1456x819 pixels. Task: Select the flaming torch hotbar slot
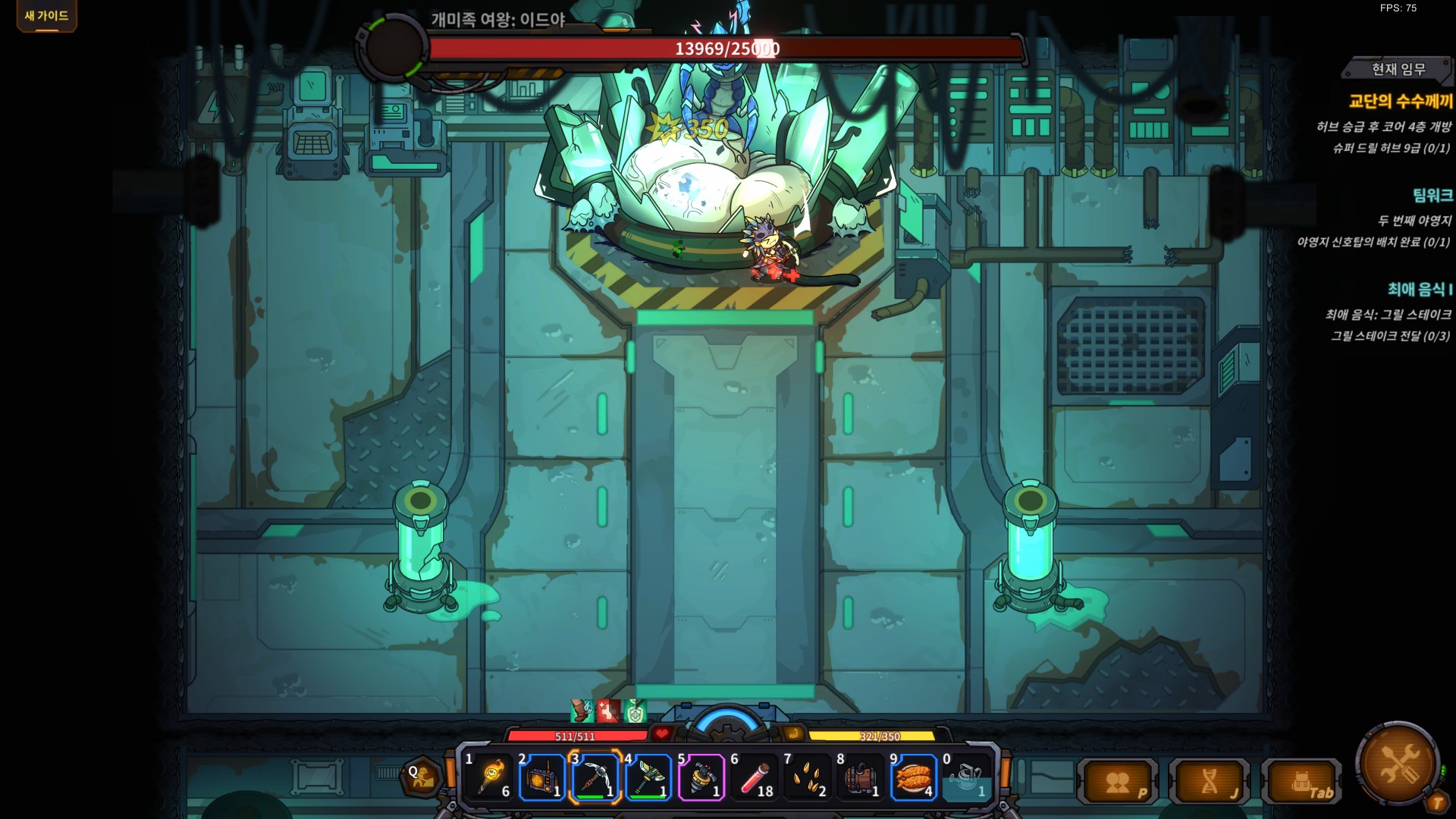[489, 777]
